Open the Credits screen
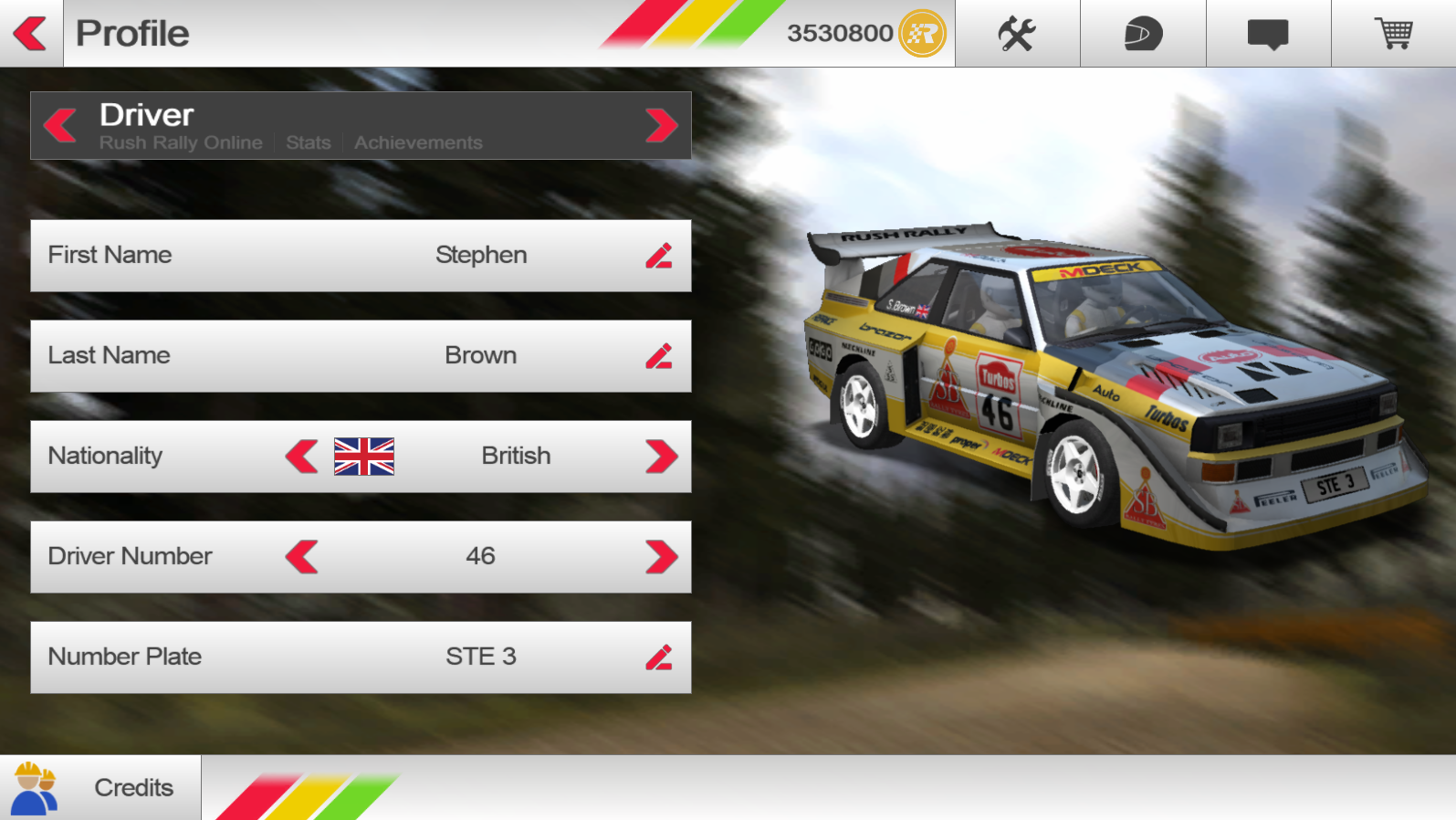Image resolution: width=1456 pixels, height=820 pixels. pyautogui.click(x=100, y=787)
